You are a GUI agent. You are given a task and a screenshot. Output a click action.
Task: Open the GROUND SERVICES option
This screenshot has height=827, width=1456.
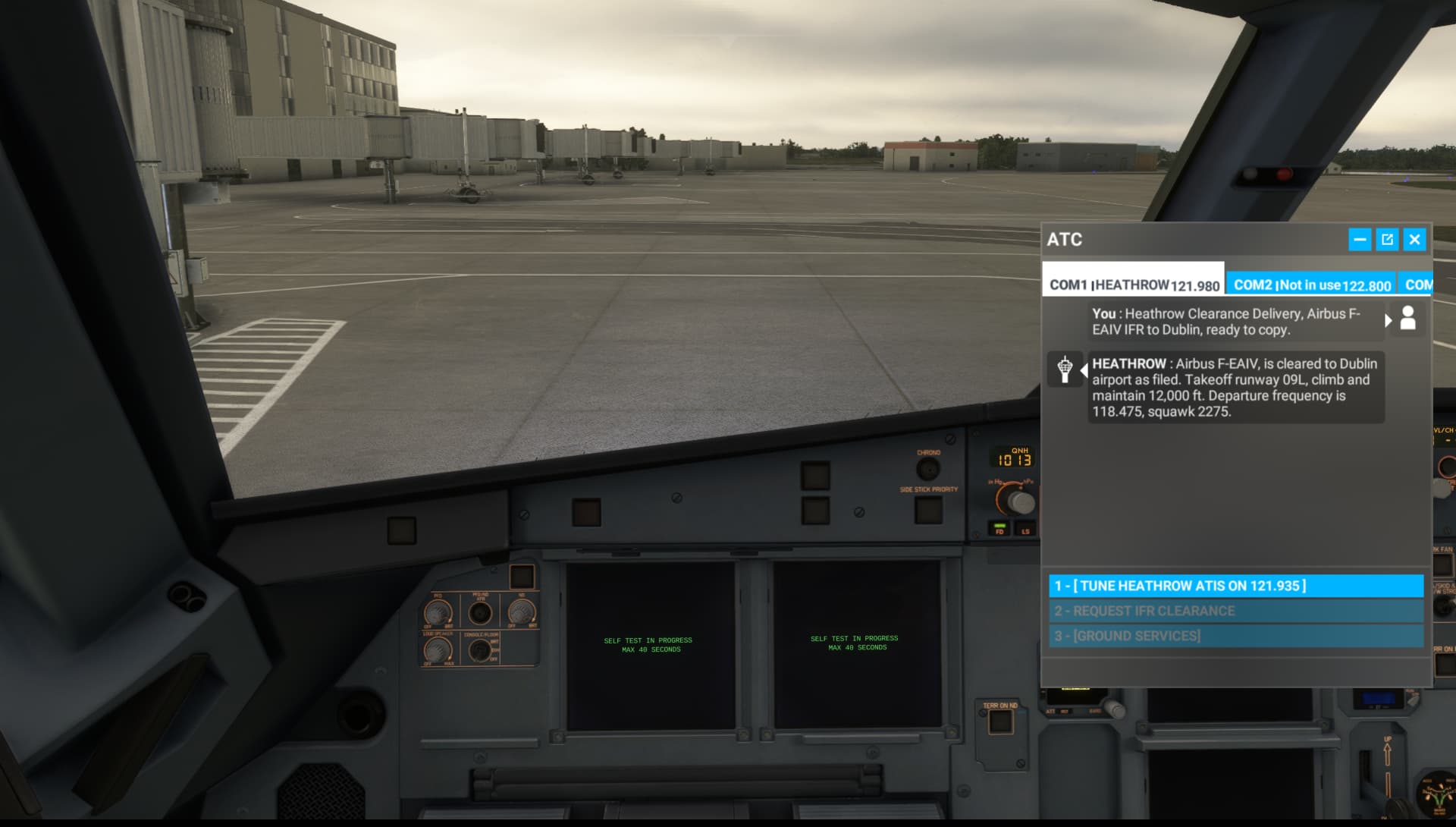click(1236, 636)
